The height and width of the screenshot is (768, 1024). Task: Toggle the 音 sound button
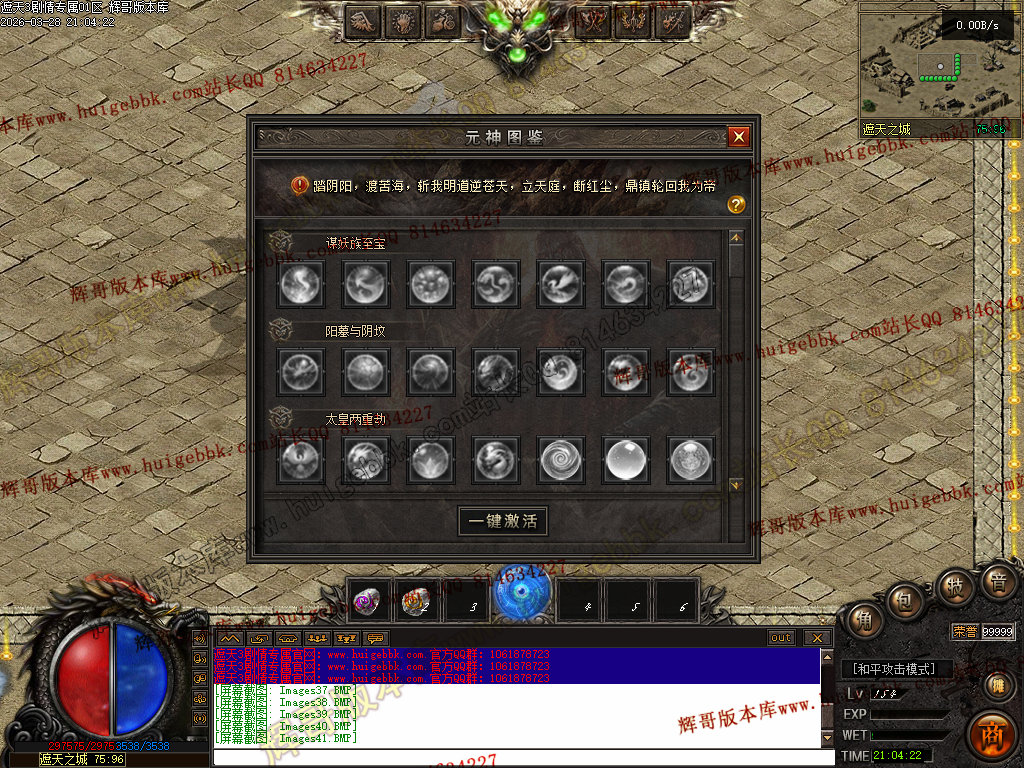(x=997, y=581)
